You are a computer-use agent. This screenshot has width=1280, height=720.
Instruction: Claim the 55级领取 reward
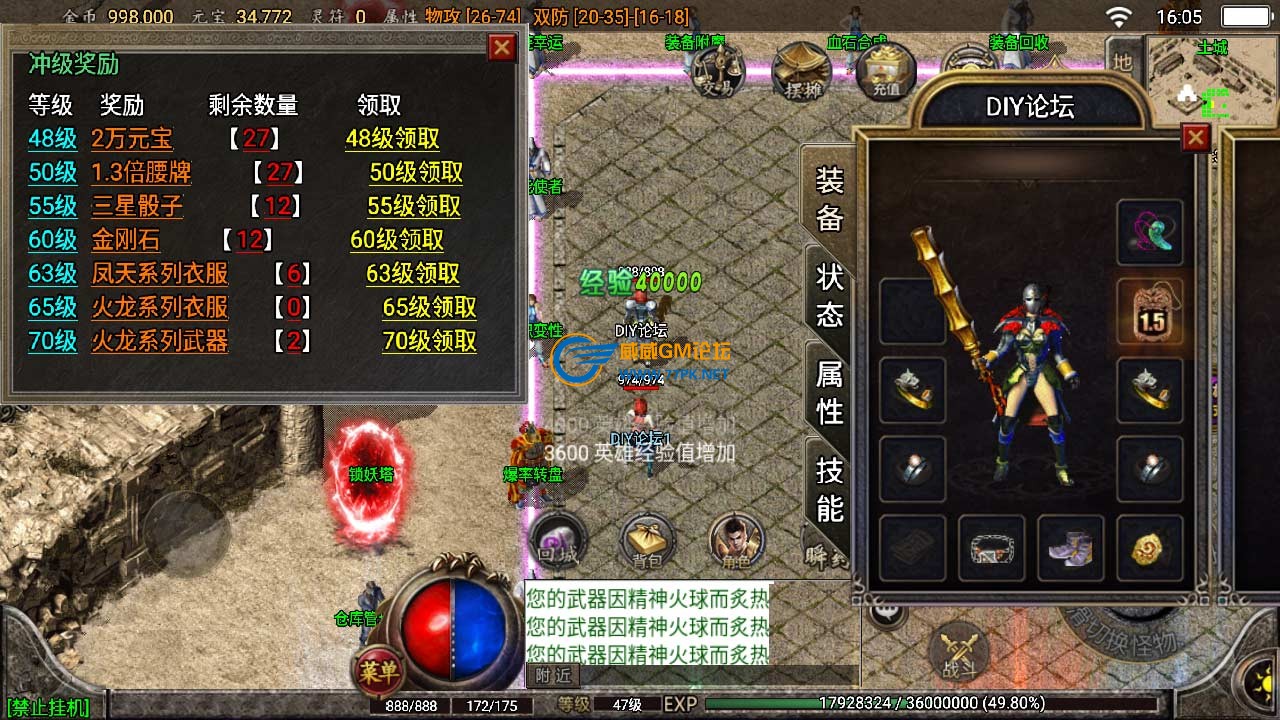414,206
